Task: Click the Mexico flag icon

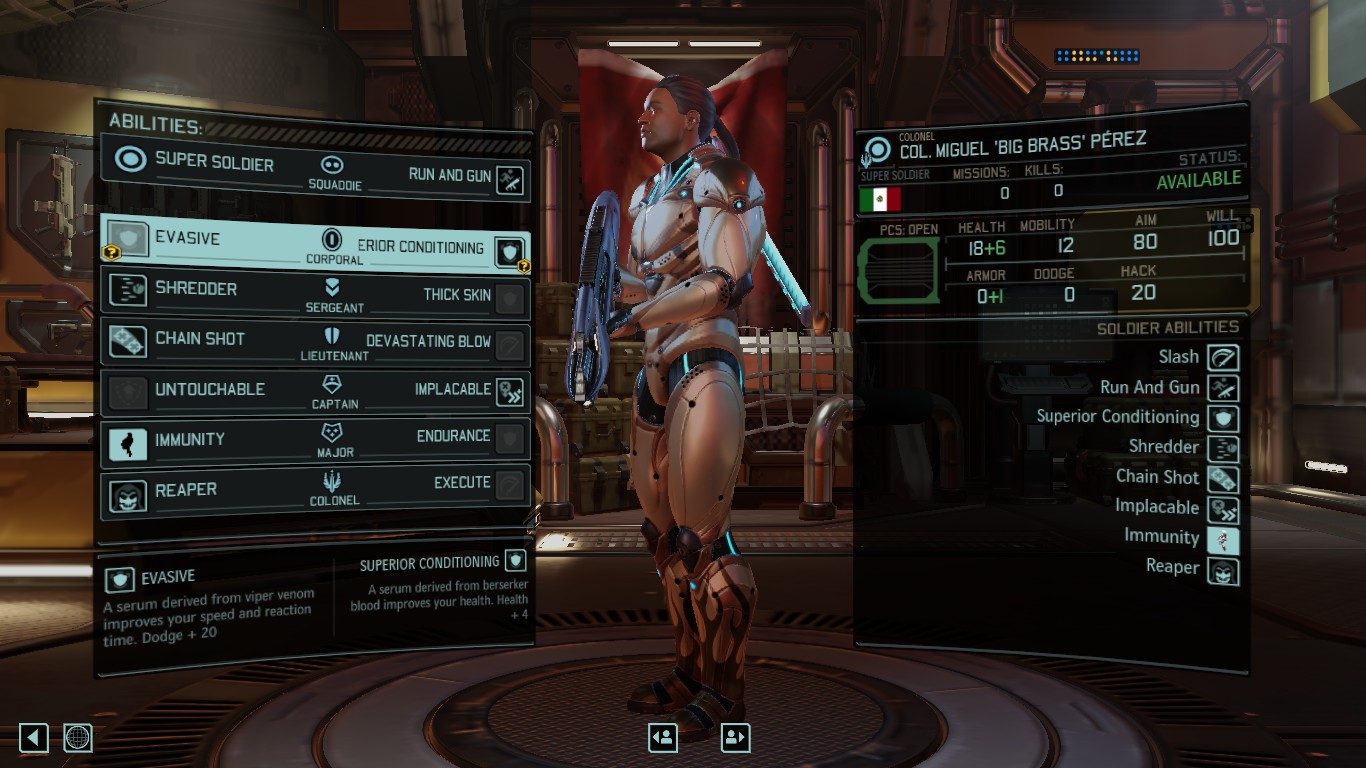Action: tap(880, 199)
